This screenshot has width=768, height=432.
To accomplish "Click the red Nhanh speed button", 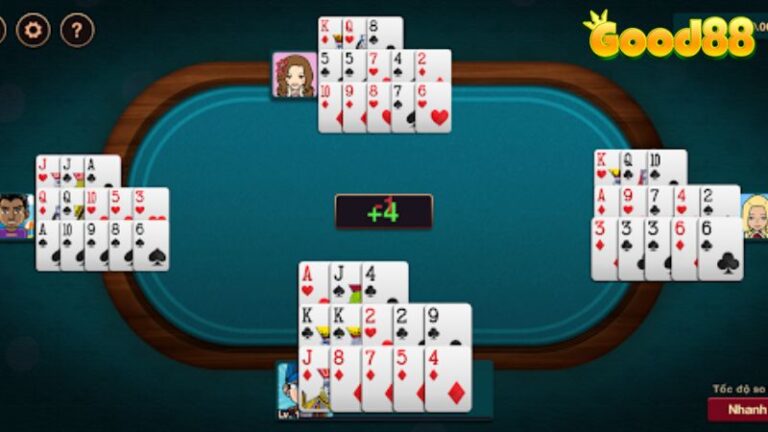I will click(x=740, y=409).
